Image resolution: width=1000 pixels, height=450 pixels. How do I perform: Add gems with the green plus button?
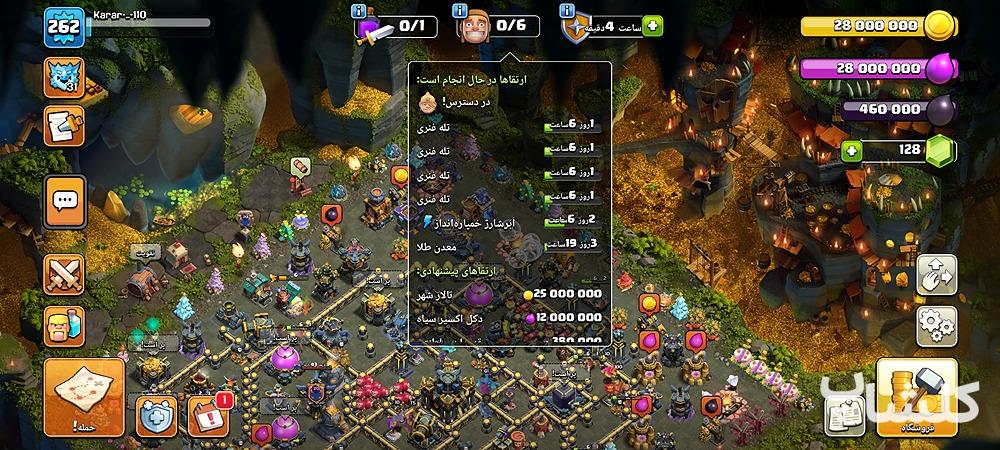point(851,151)
